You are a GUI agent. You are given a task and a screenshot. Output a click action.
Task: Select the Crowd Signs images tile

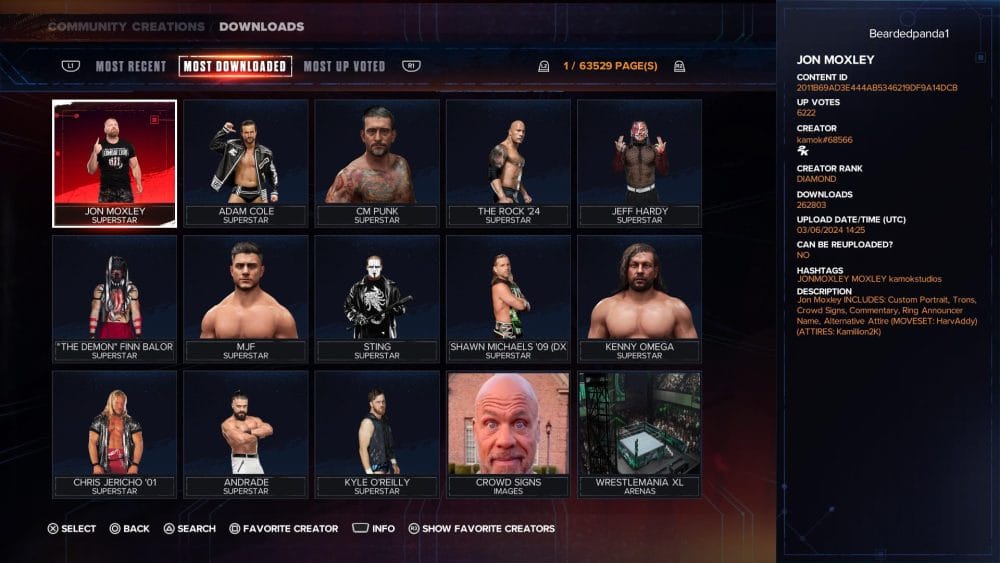(x=508, y=434)
